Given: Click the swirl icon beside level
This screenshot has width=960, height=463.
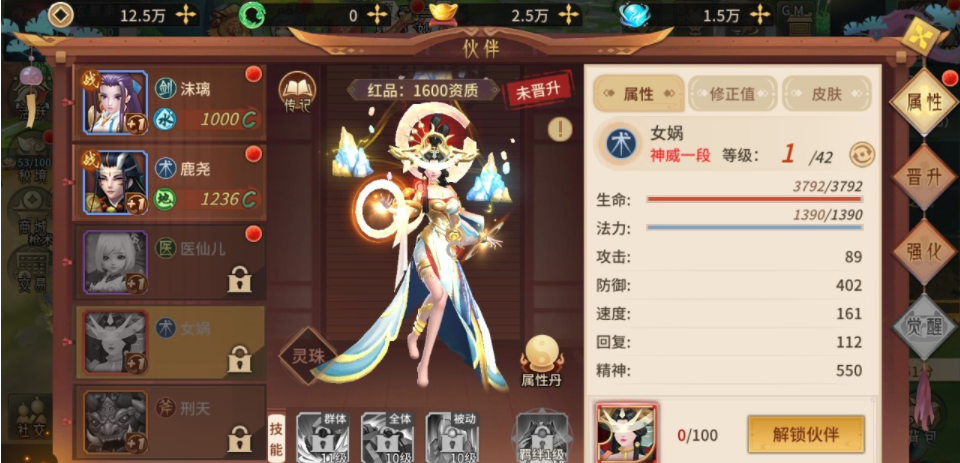Looking at the screenshot, I should coord(861,154).
